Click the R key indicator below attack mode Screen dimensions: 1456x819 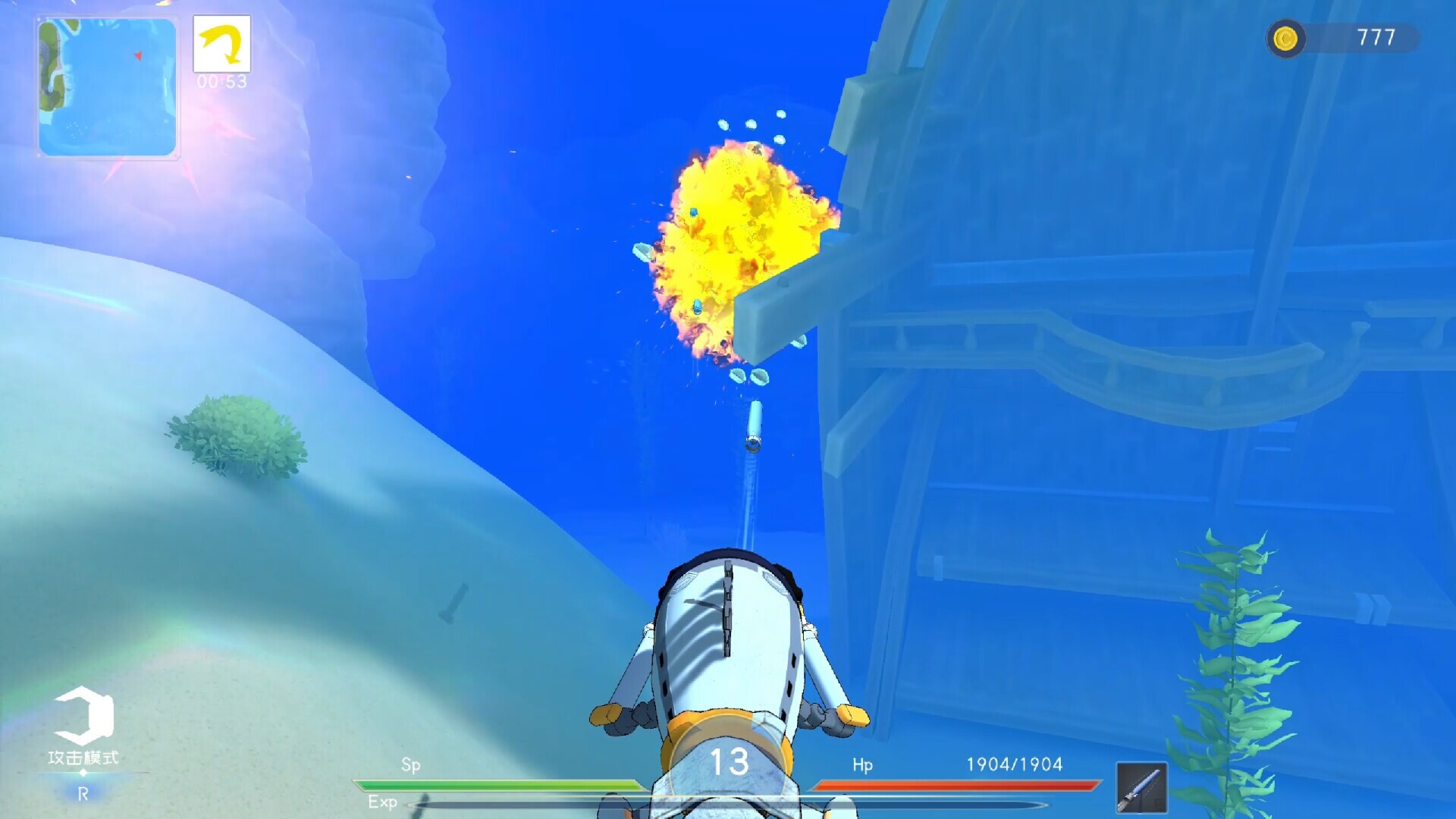click(83, 792)
